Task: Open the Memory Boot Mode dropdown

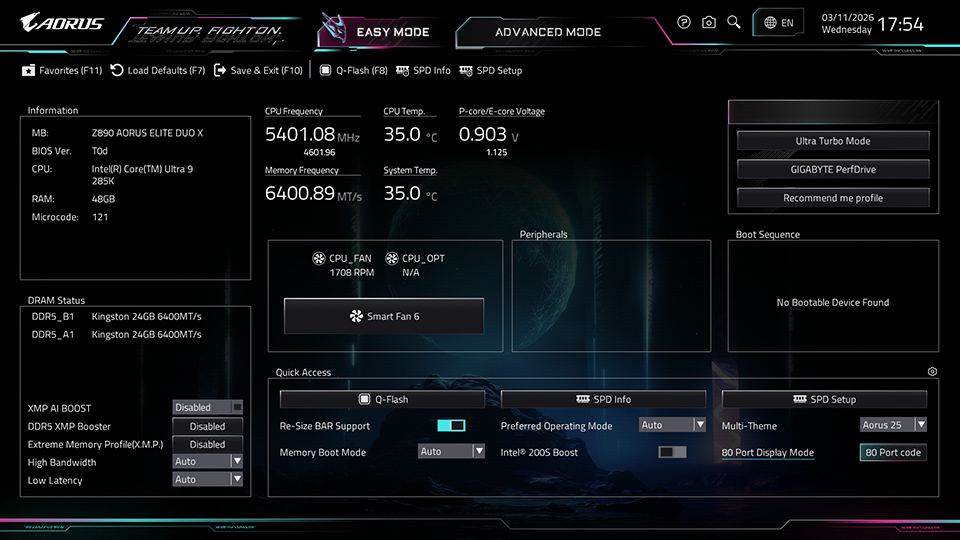Action: [451, 452]
